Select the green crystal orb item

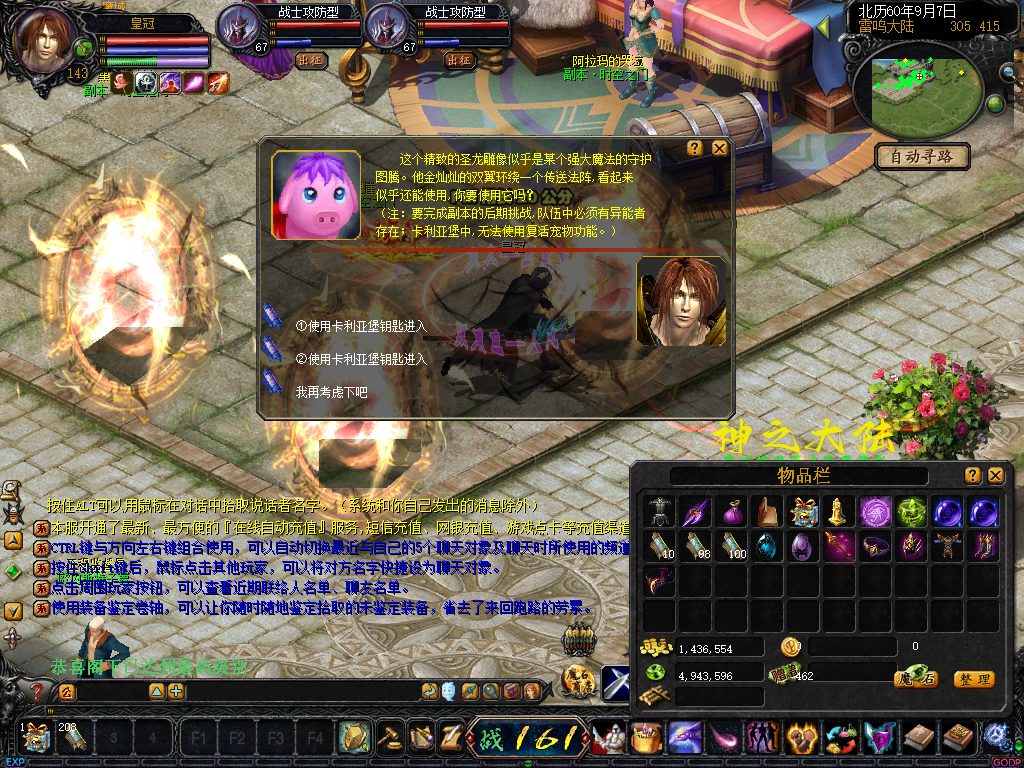[x=910, y=512]
